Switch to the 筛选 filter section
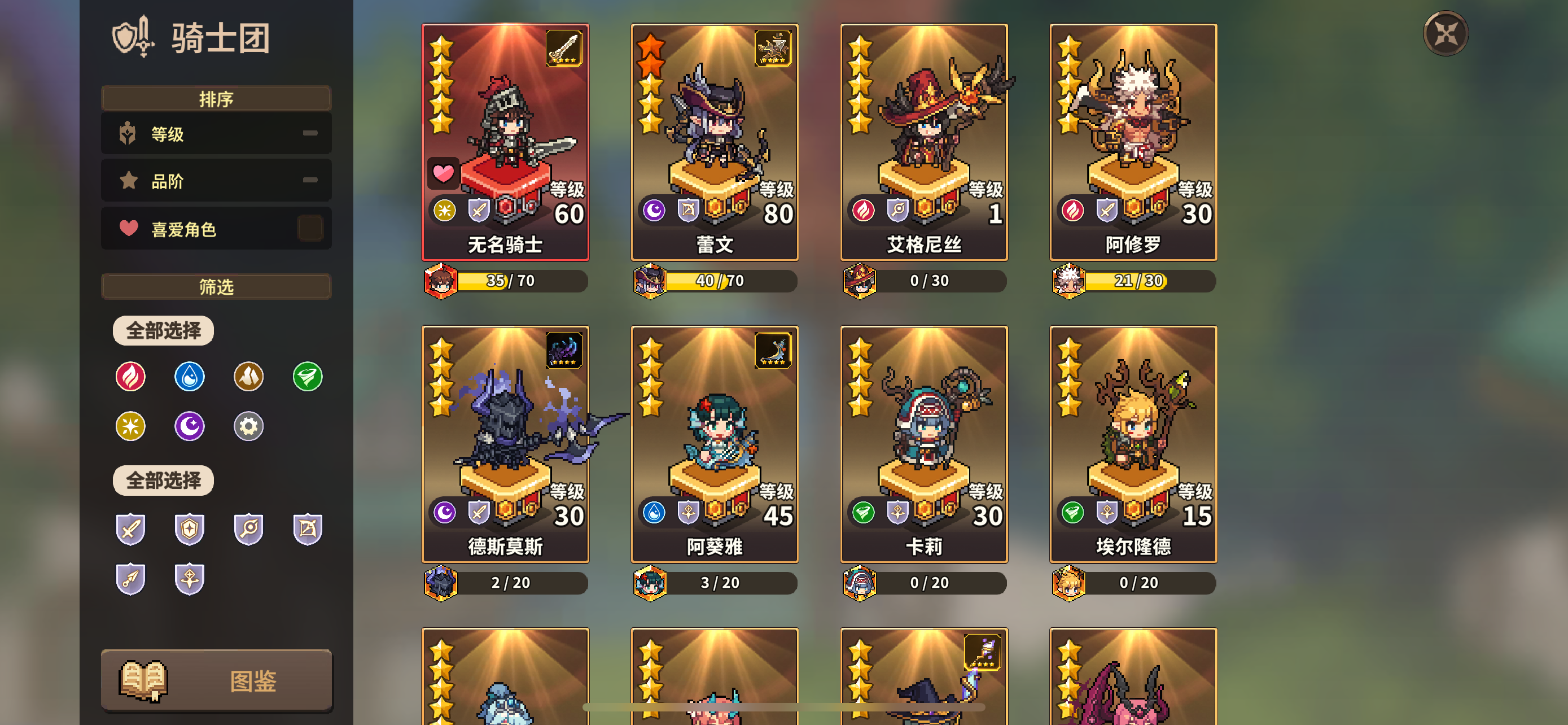Viewport: 1568px width, 725px height. point(216,286)
